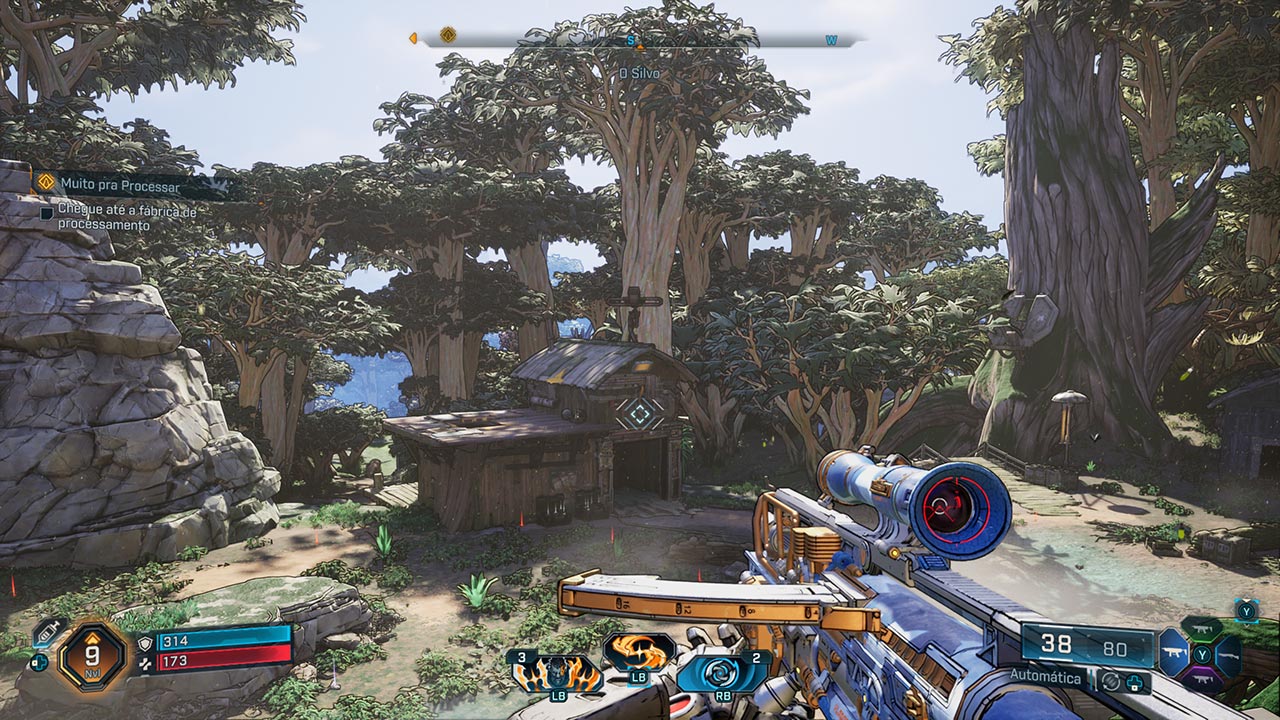Click the level 9 character badge
This screenshot has width=1280, height=720.
click(x=91, y=657)
